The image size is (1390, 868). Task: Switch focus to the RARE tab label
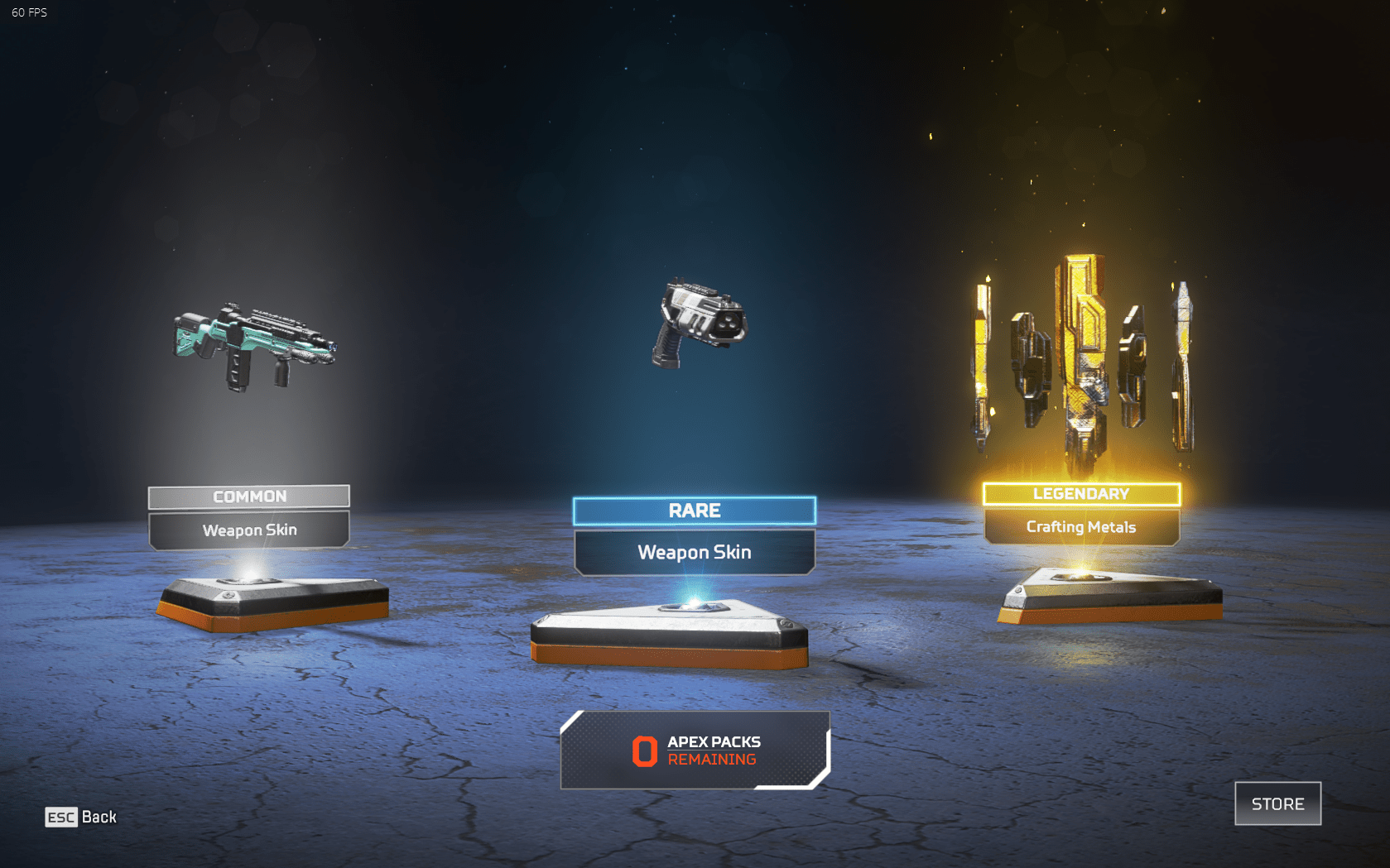click(695, 511)
